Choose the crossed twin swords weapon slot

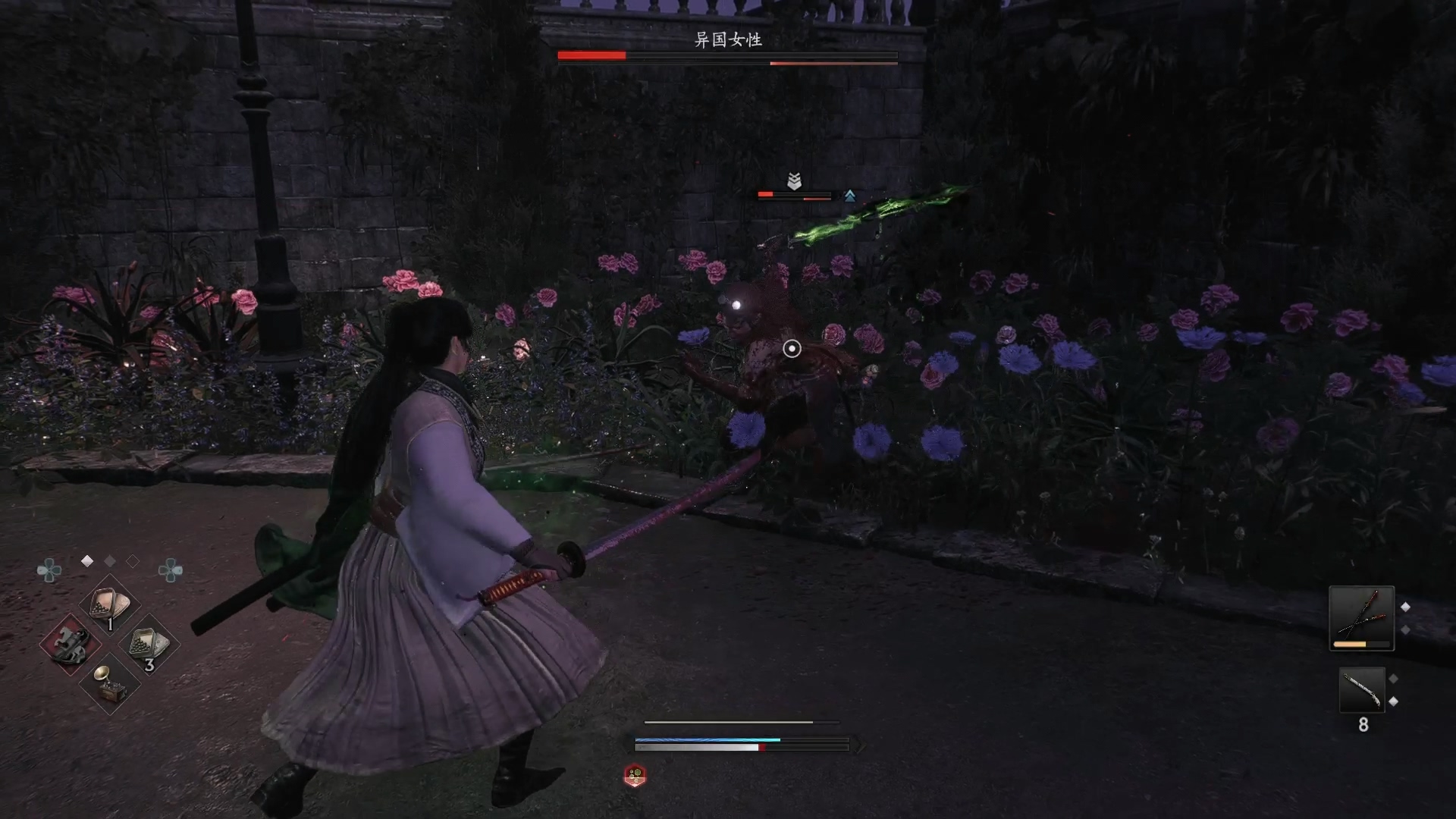point(1361,617)
